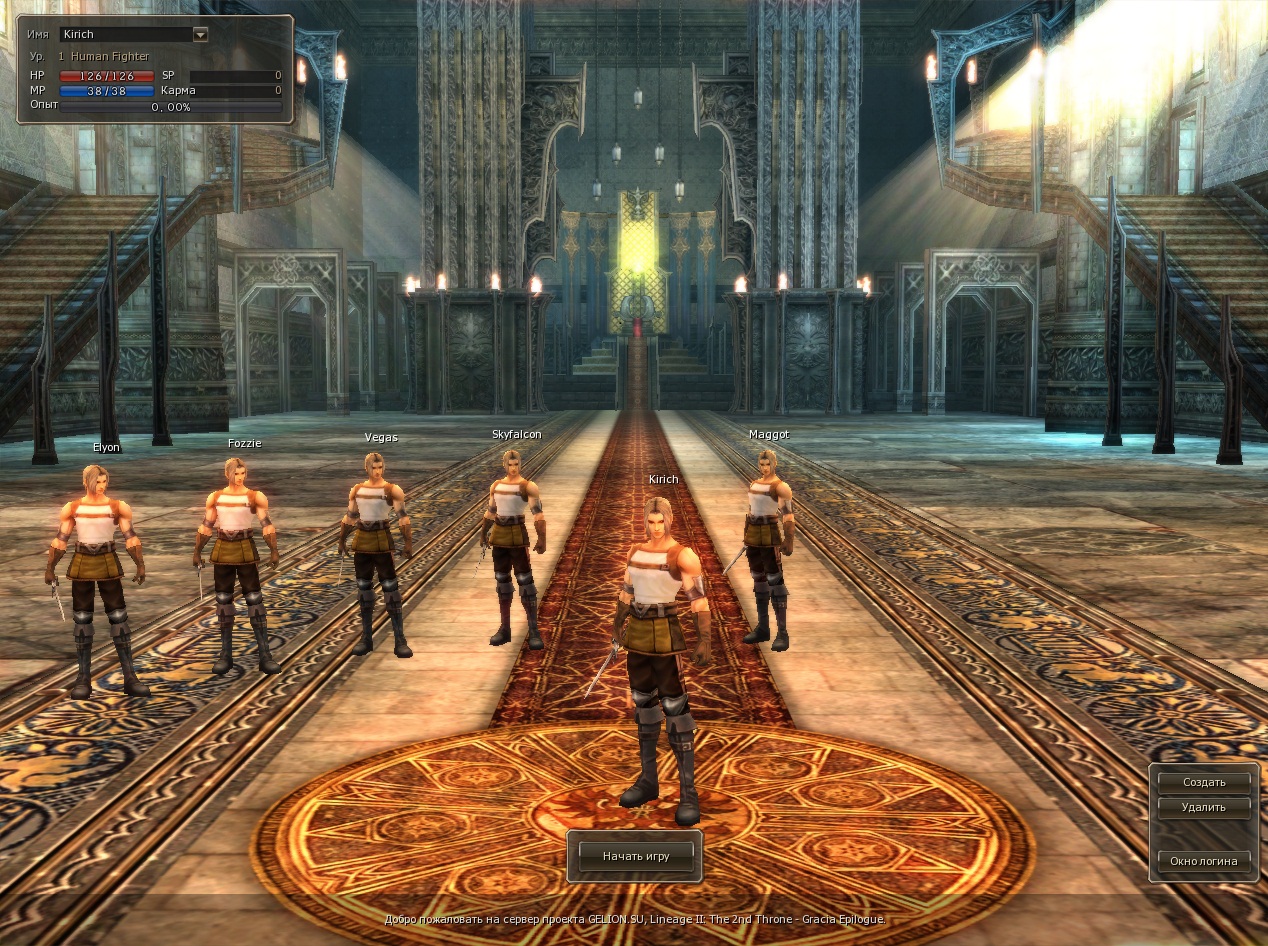Open the character name dropdown arrow
Image resolution: width=1268 pixels, height=946 pixels.
coord(200,34)
